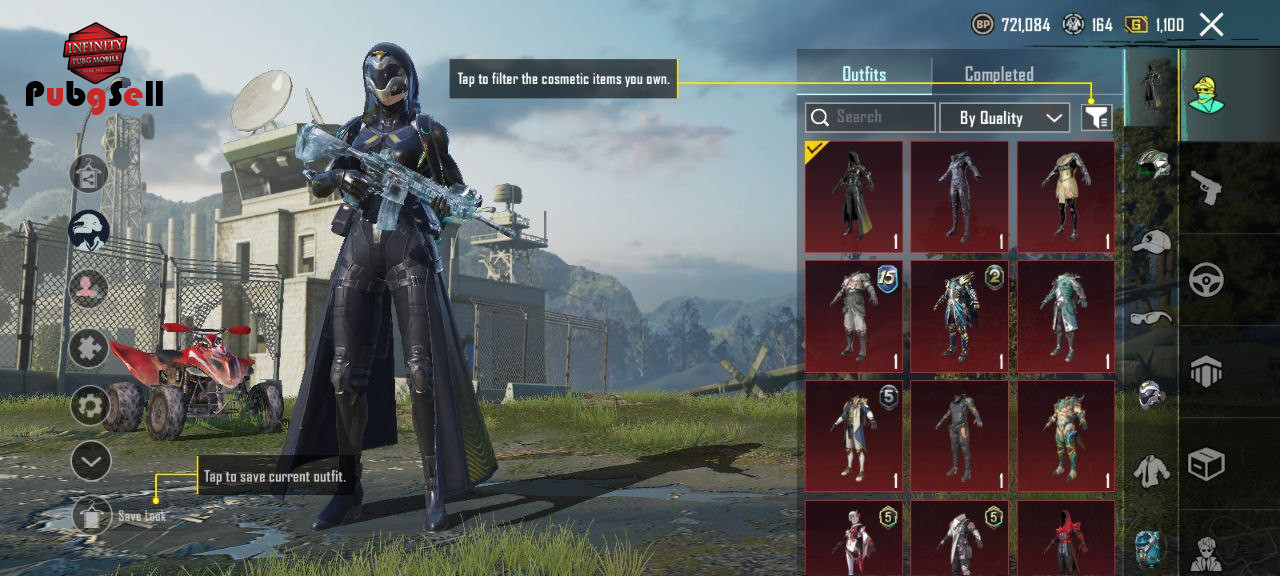Image resolution: width=1280 pixels, height=576 pixels.
Task: Select the equipped black hooded outfit with checkmark
Action: (x=854, y=196)
